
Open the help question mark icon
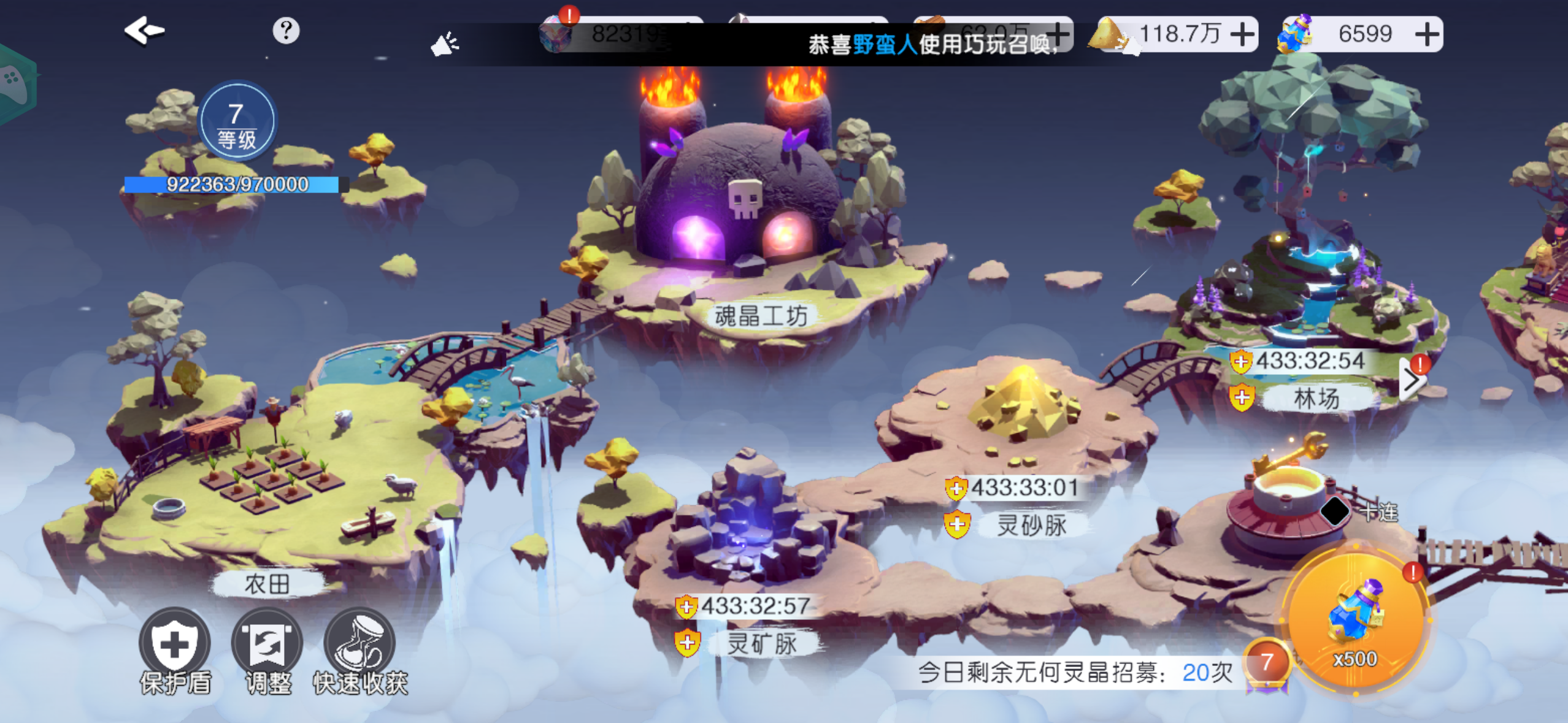[x=285, y=31]
